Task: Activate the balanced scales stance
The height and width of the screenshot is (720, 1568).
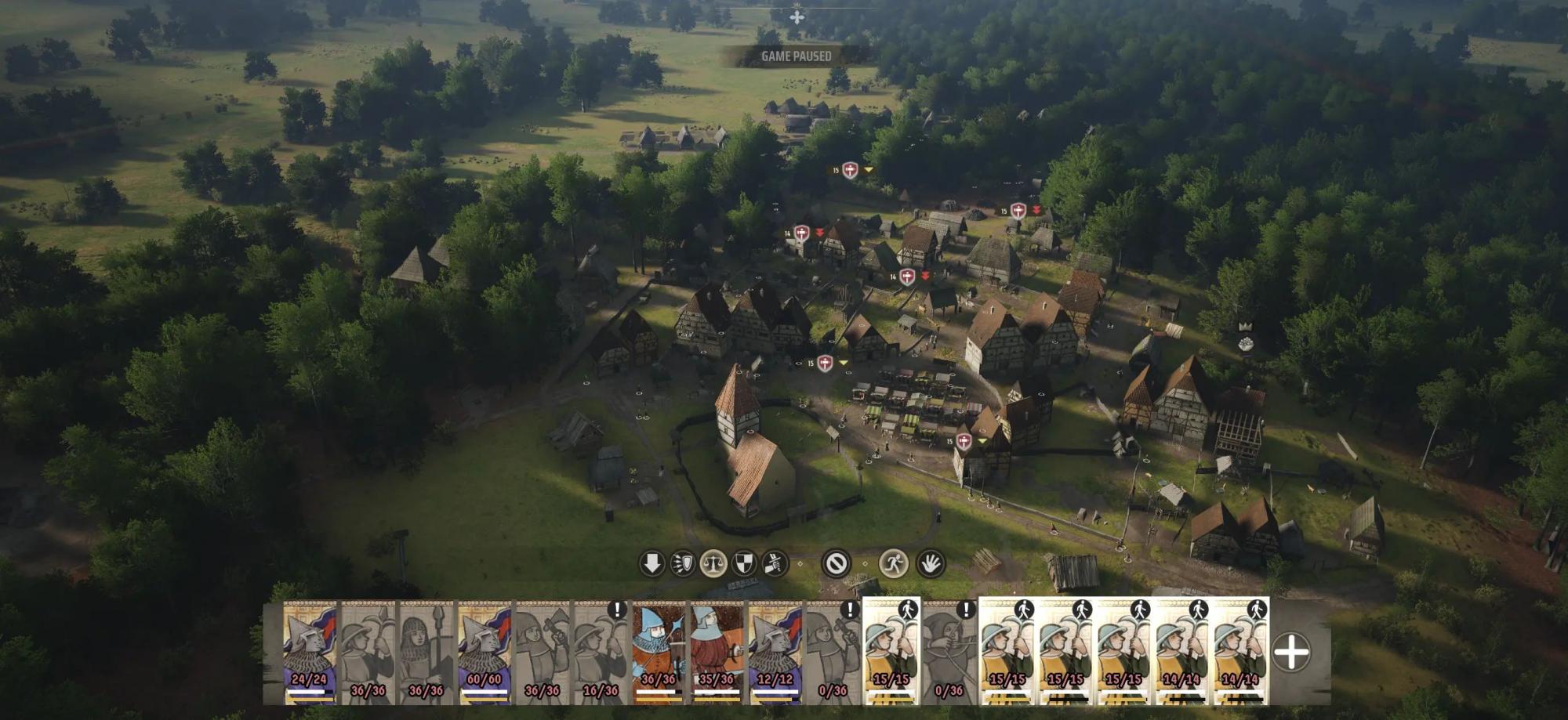Action: tap(713, 563)
